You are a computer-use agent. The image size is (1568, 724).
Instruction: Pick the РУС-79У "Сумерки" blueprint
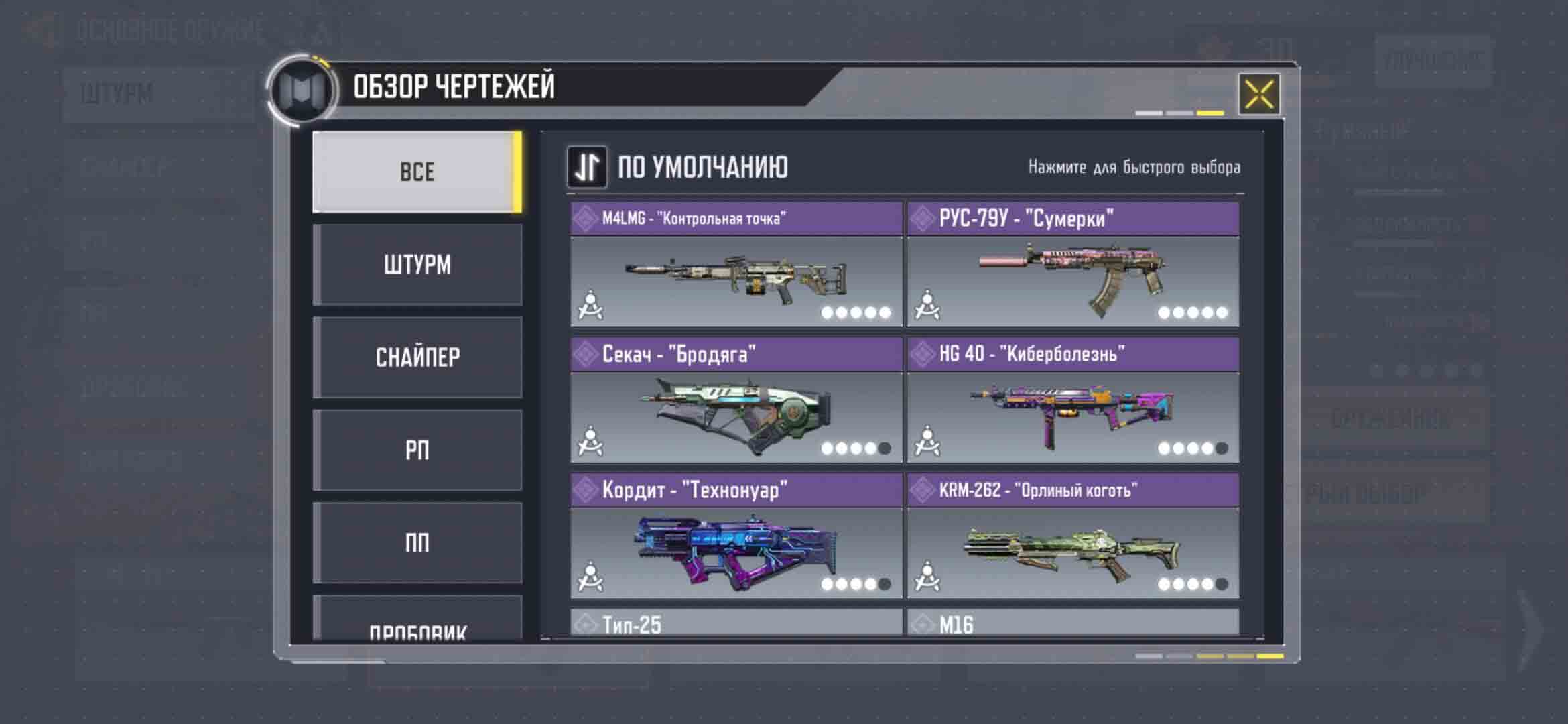[x=1073, y=265]
